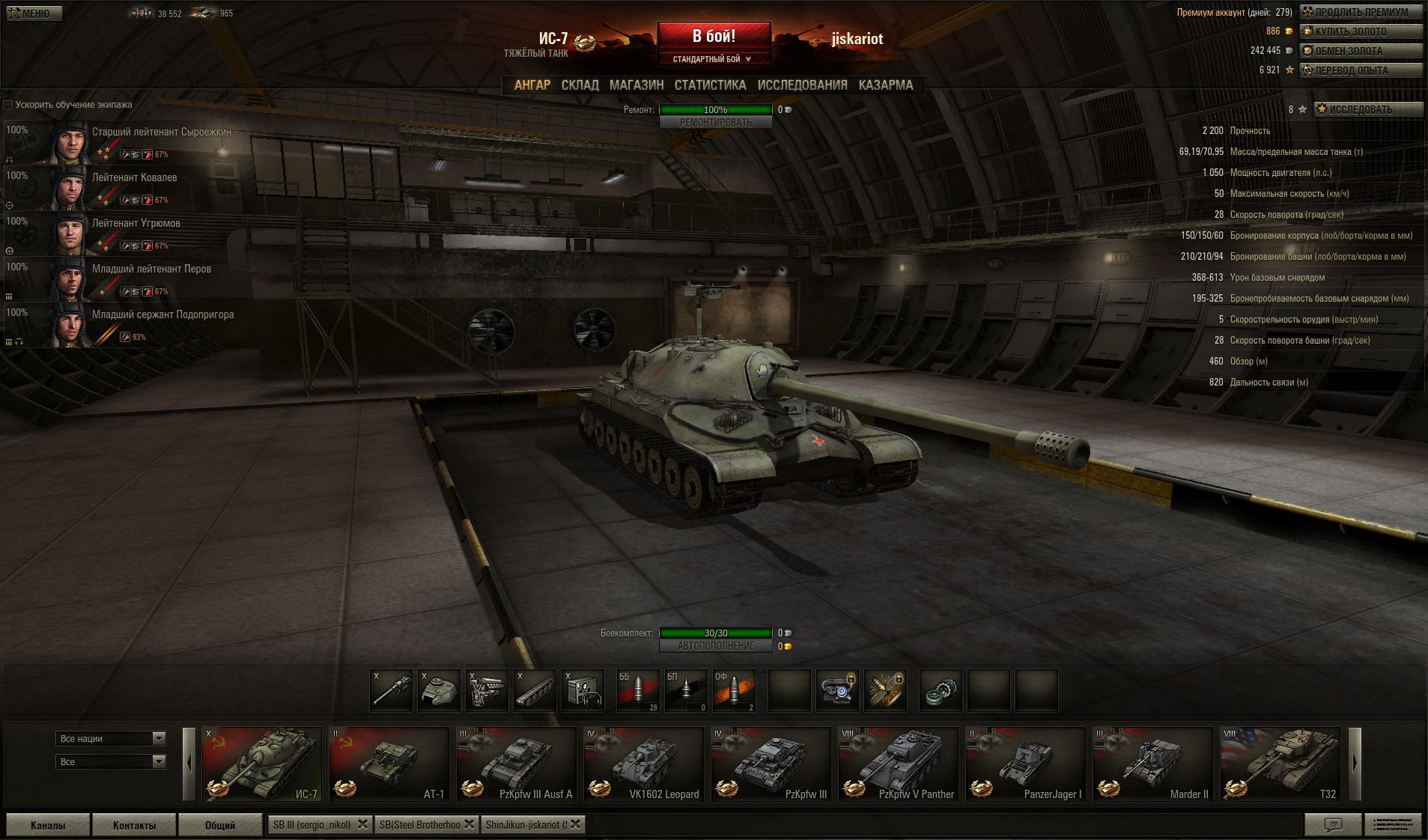This screenshot has width=1428, height=840.
Task: Select the АТ-1 tank in carousel
Action: coord(389,764)
